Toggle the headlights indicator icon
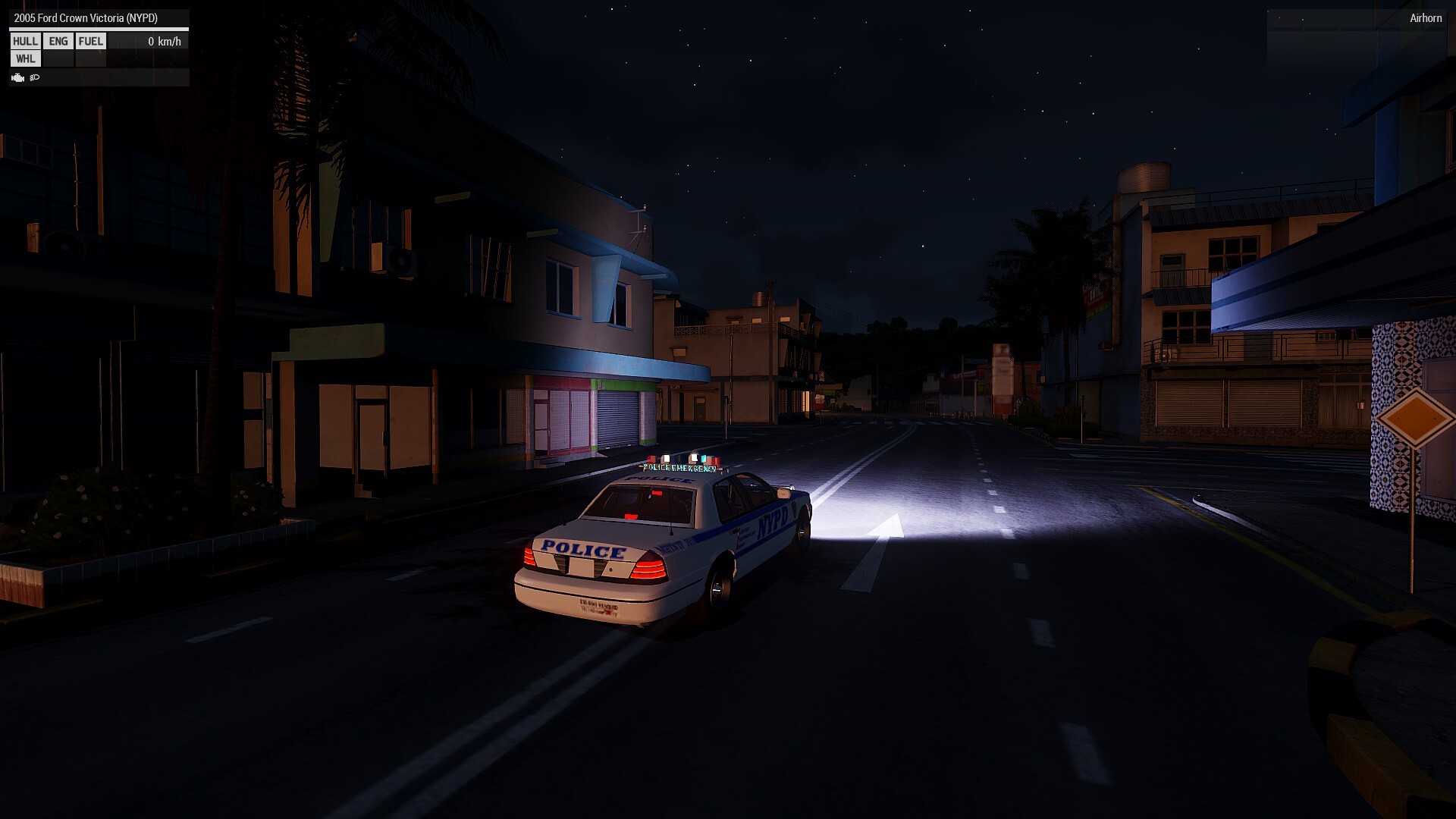 (x=35, y=77)
